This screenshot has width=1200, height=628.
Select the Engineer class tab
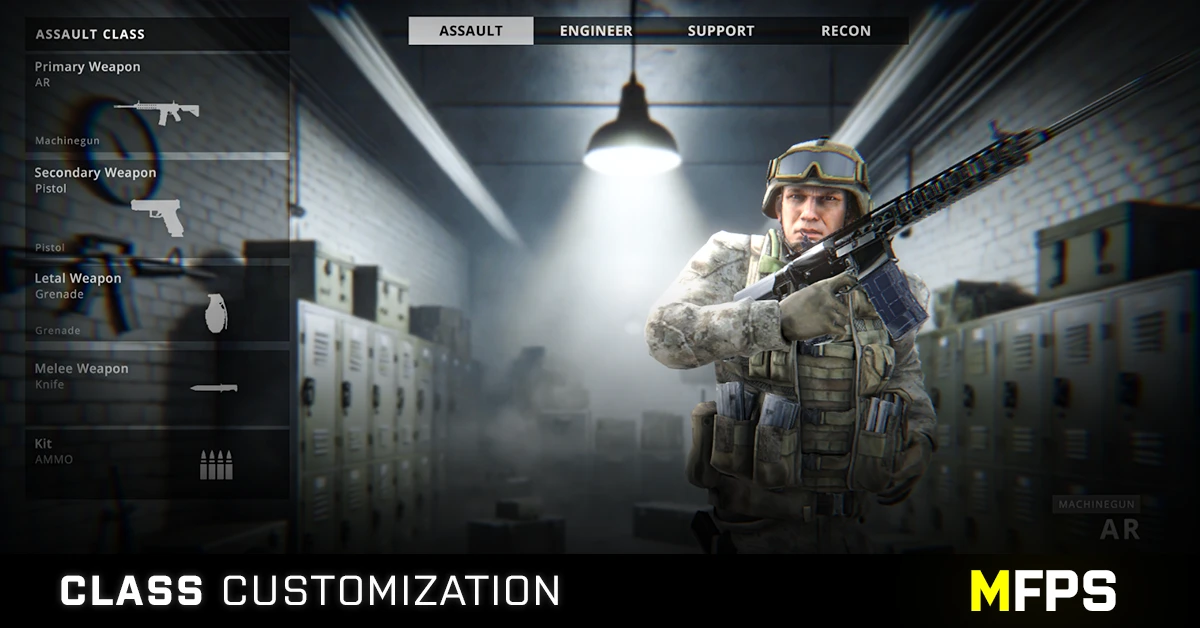[596, 31]
